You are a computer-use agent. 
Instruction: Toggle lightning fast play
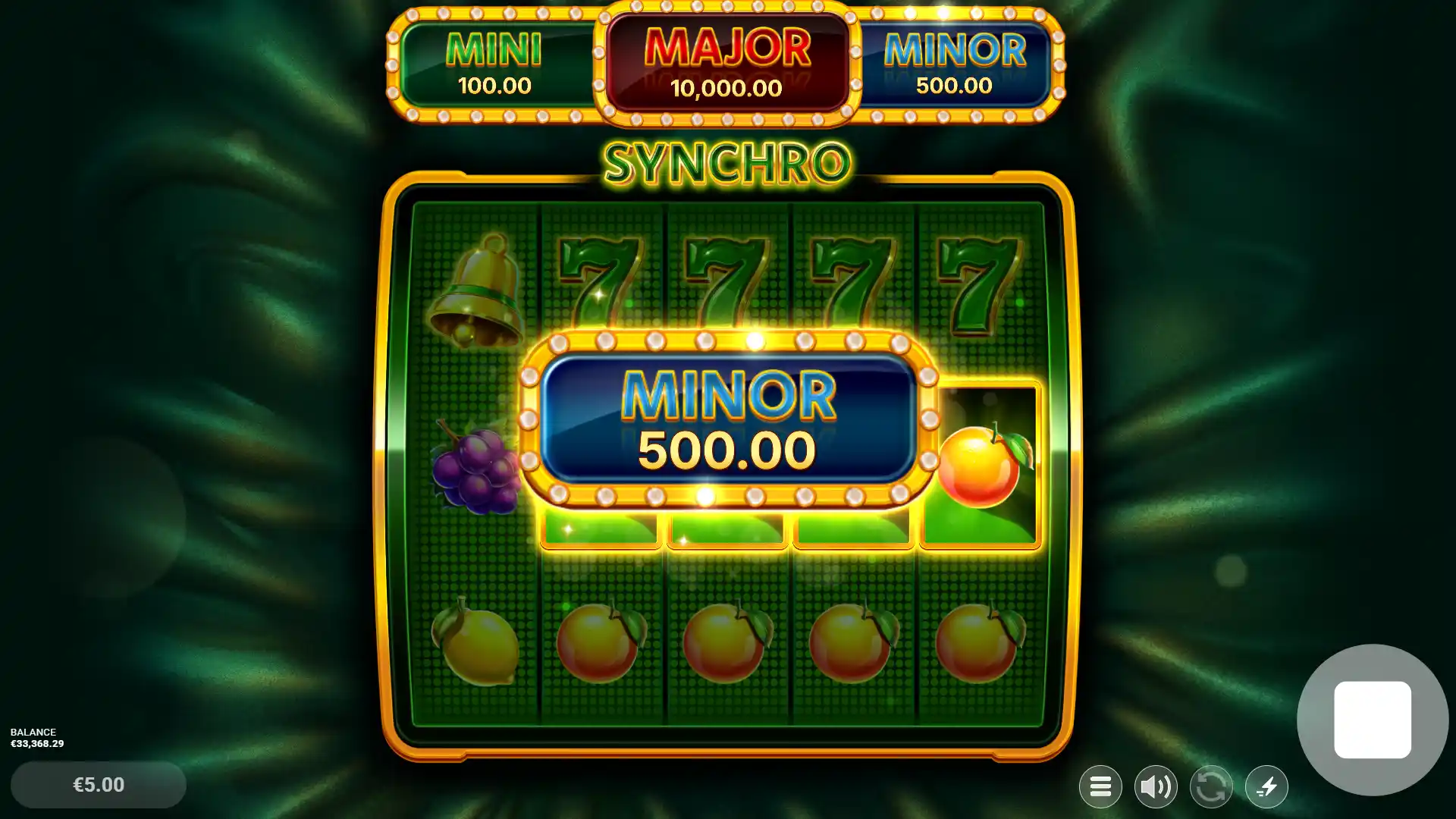click(1266, 786)
